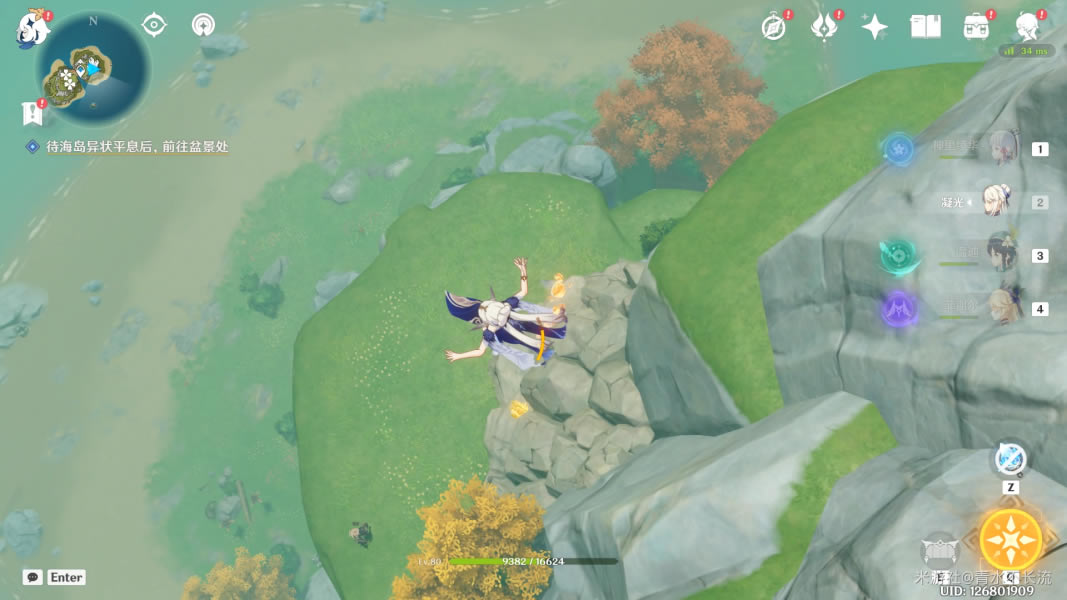Open the co-op mode icon beside minimap
Screen dimensions: 1067x600
[203, 25]
